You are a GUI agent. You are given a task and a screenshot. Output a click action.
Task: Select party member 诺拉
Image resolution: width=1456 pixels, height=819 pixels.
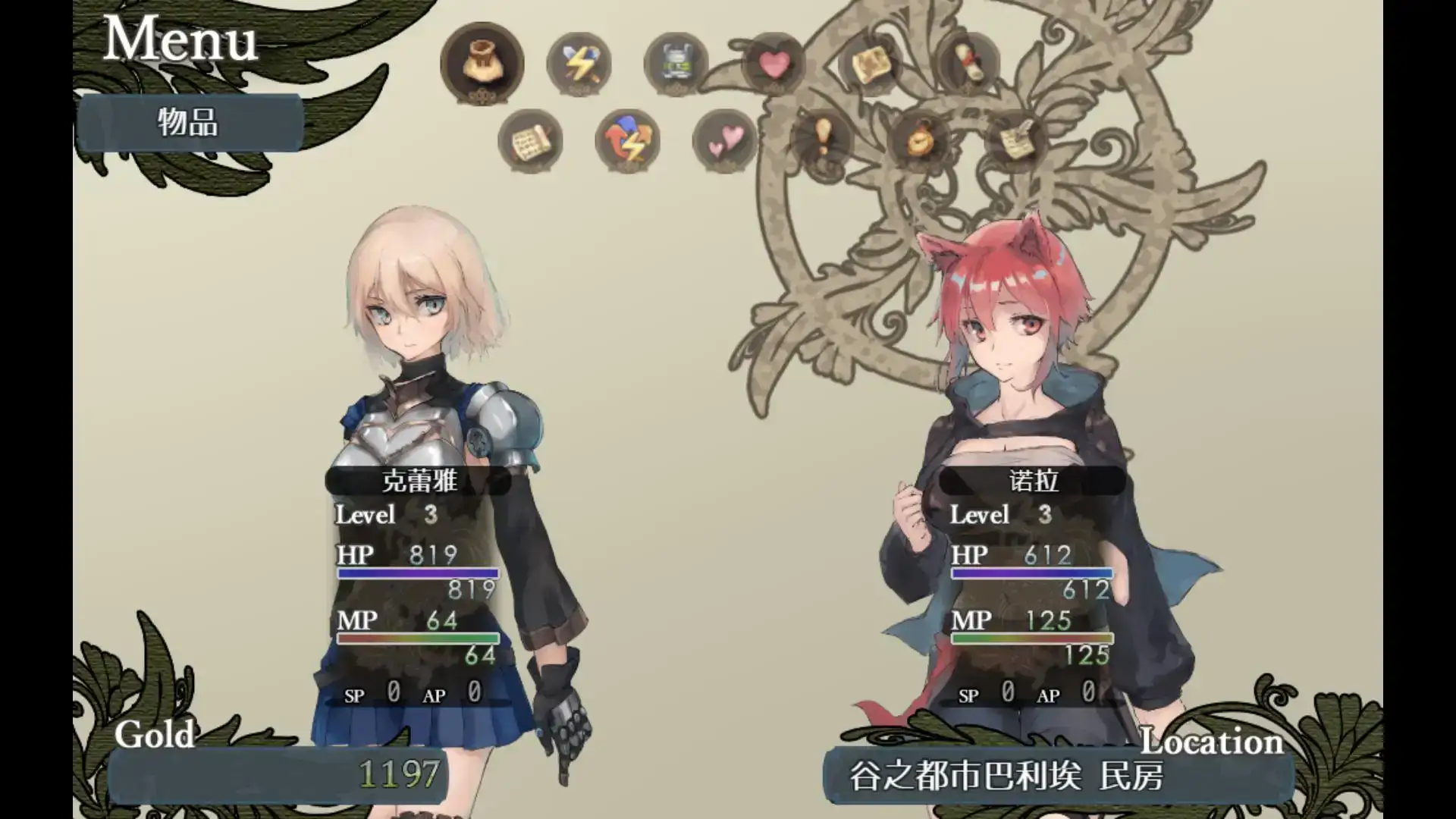click(x=1033, y=481)
